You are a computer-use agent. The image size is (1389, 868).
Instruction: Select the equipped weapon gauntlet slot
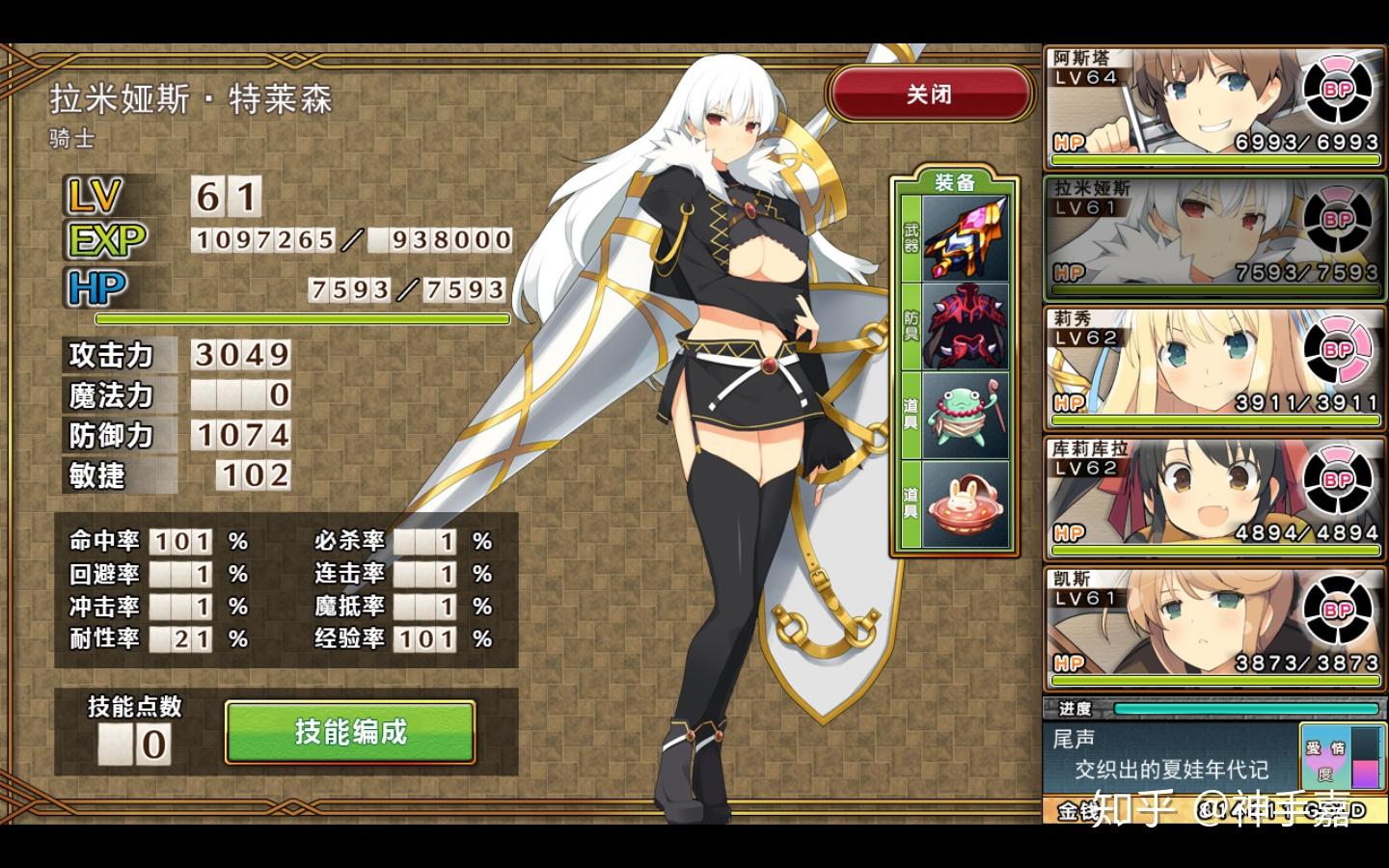pos(966,237)
